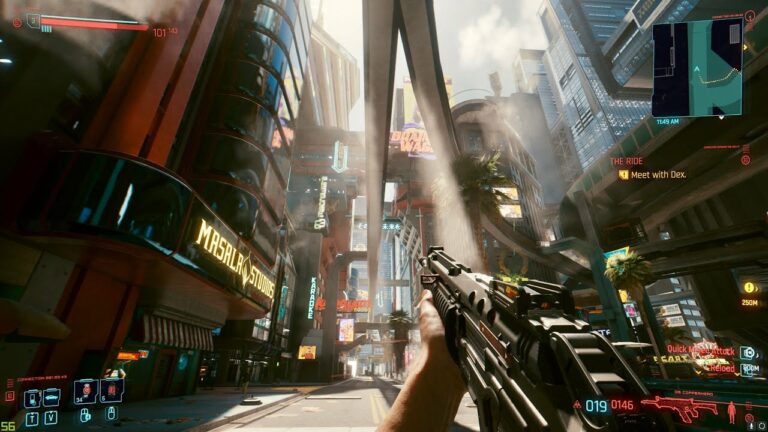Select the vehicle call icon

pos(50,398)
